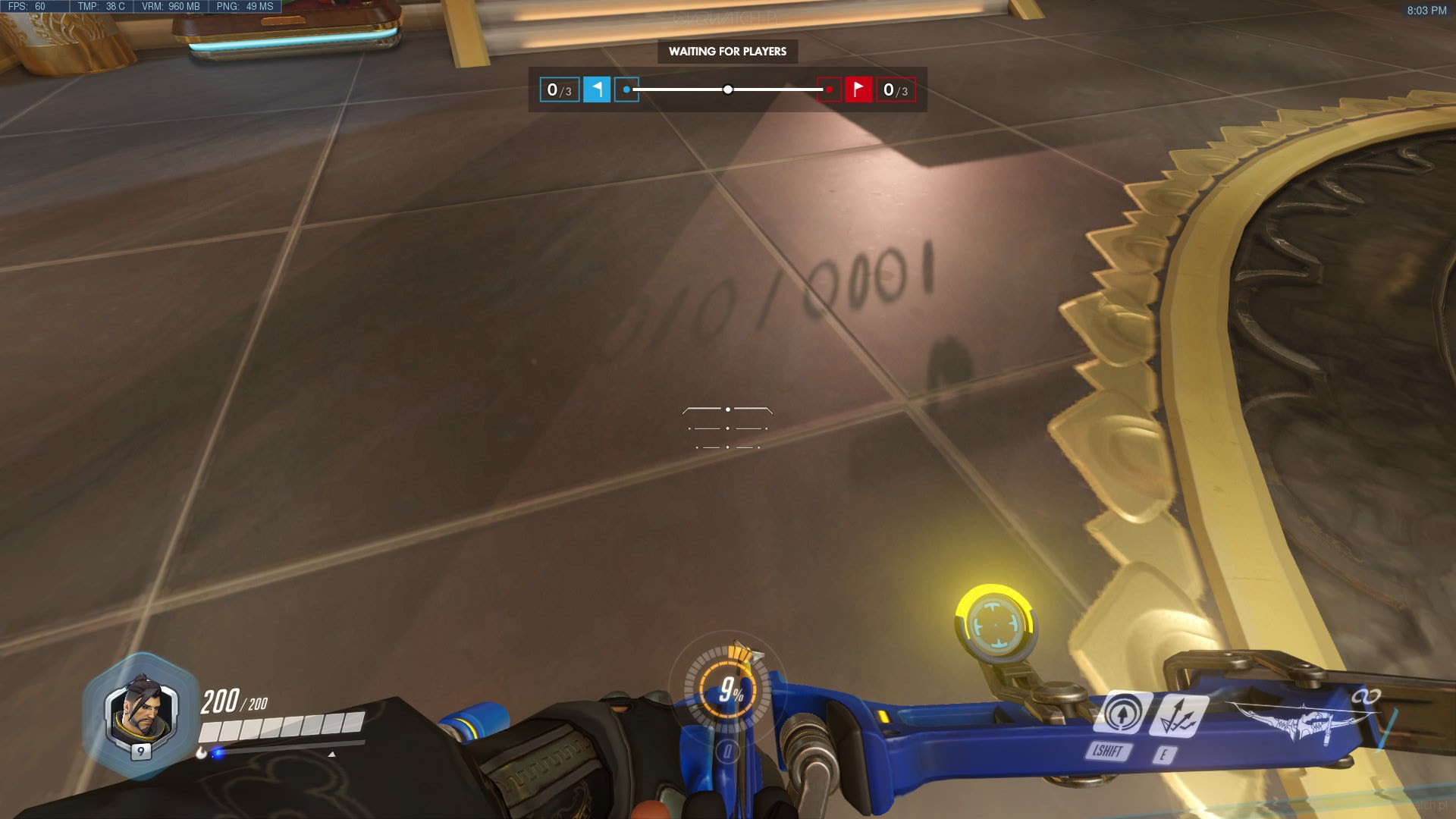Select the Hanzo hero portrait
The image size is (1456, 819).
(141, 714)
